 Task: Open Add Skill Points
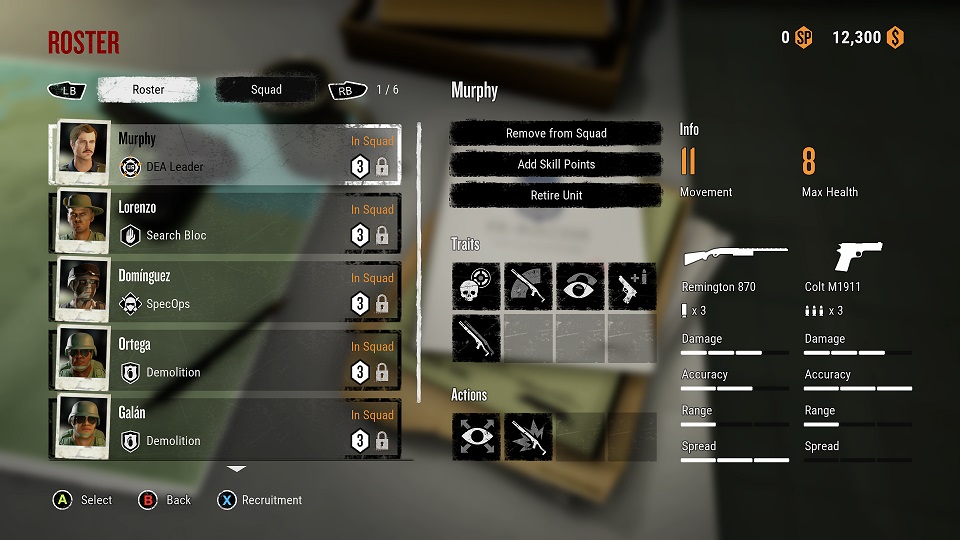click(x=556, y=164)
